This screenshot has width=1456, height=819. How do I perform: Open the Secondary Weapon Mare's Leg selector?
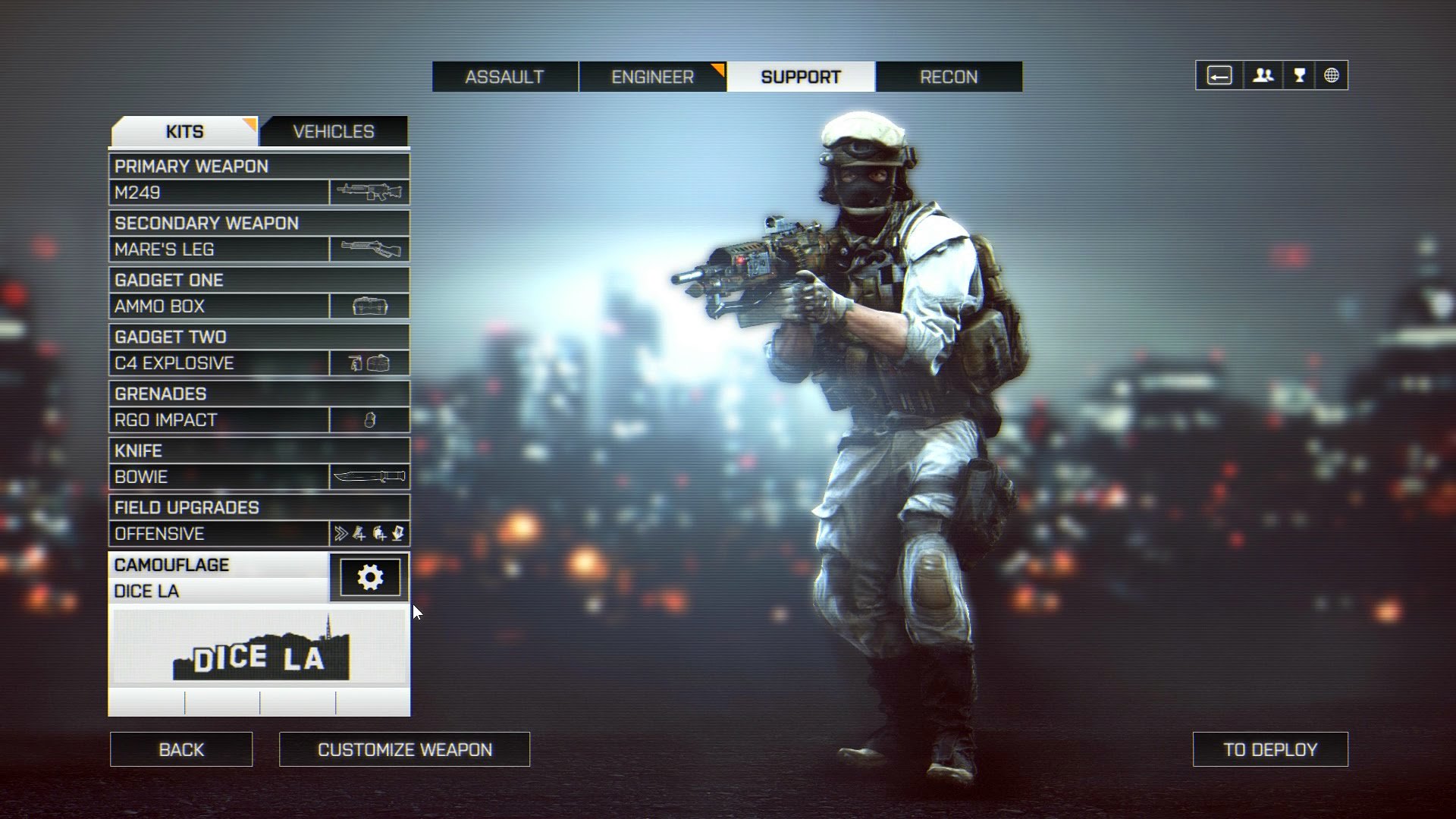pyautogui.click(x=220, y=249)
